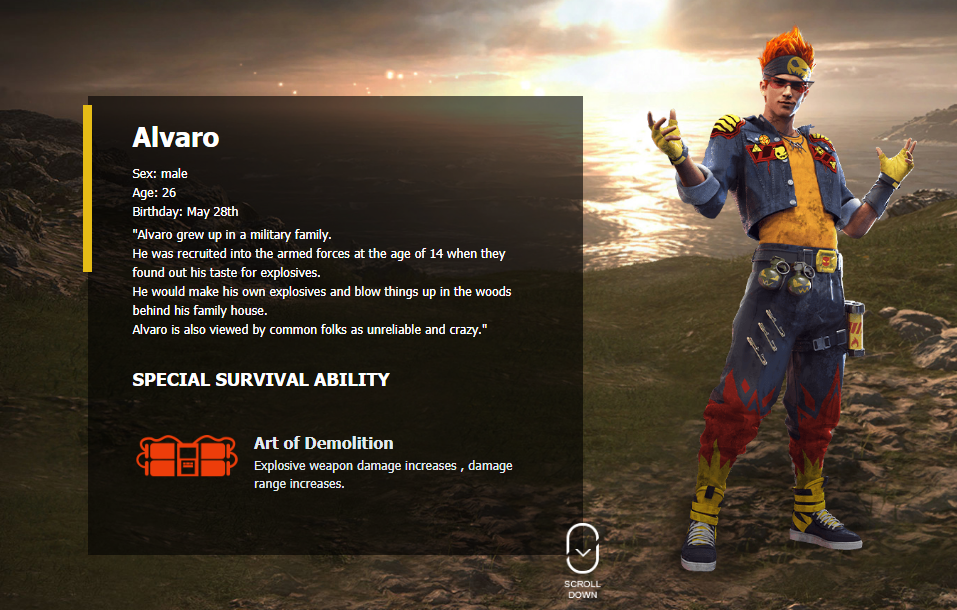Viewport: 957px width, 610px height.
Task: Click the Scroll Down indicator button
Action: coord(582,550)
